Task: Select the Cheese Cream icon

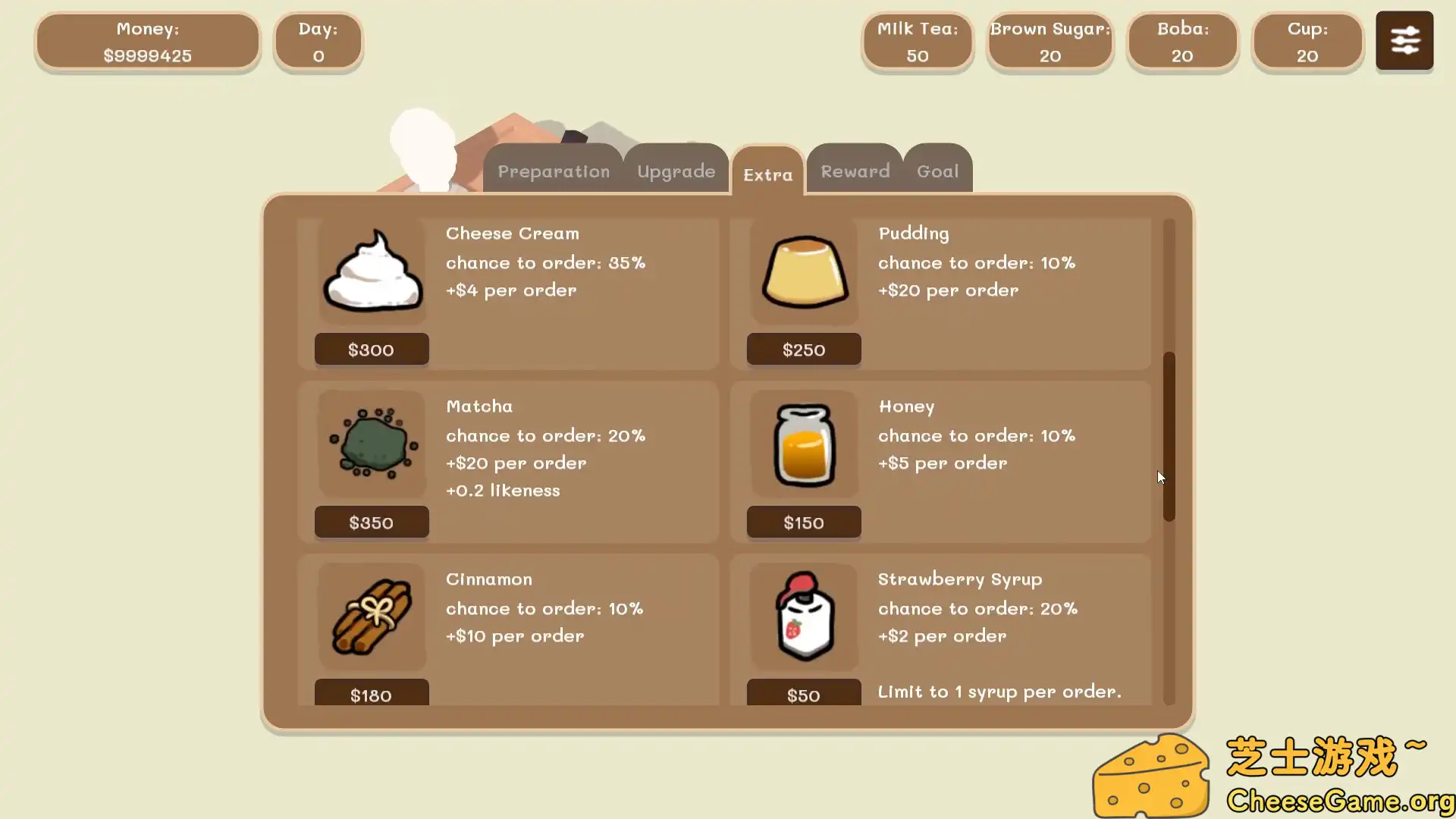Action: [372, 271]
